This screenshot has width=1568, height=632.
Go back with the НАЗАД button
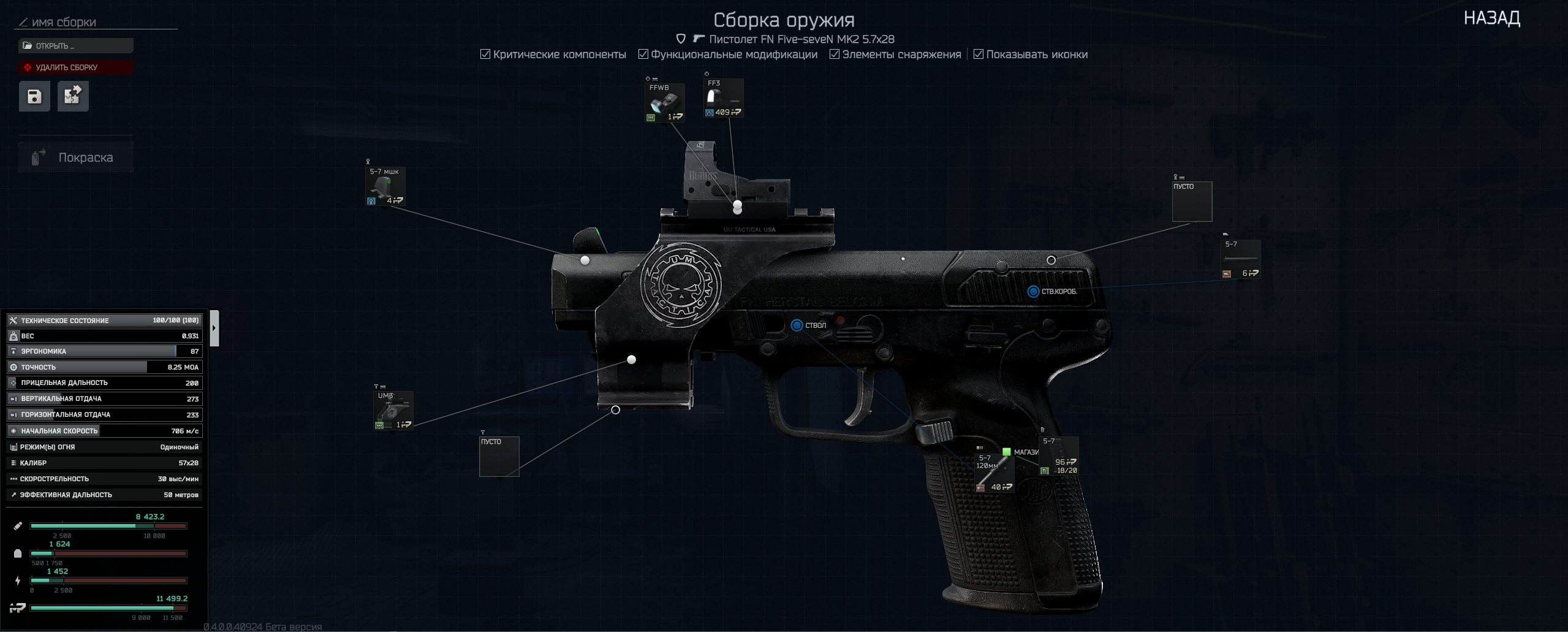(x=1491, y=18)
